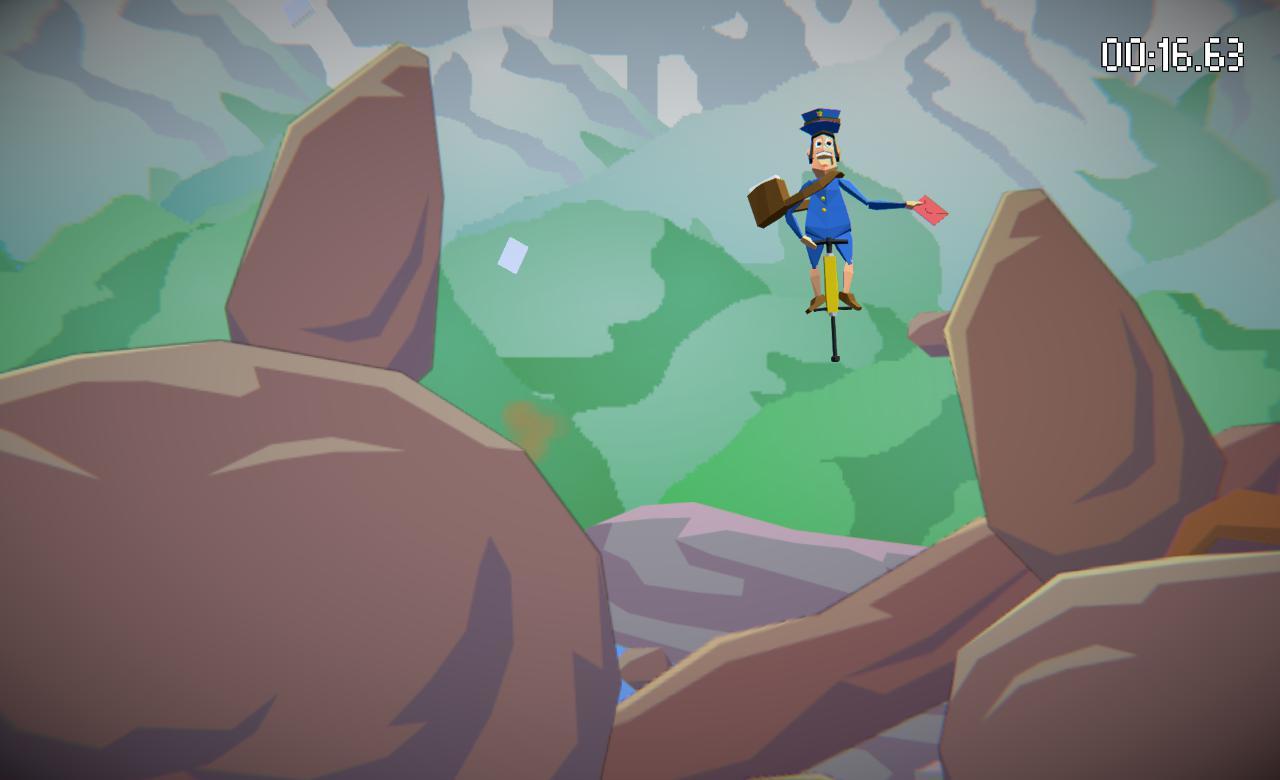Click the pogo stick's handlebar
Screen dimensions: 1280x780
click(x=831, y=242)
